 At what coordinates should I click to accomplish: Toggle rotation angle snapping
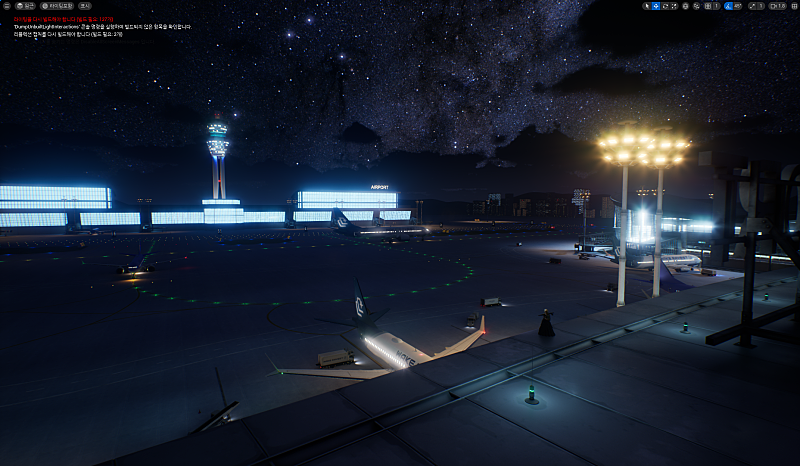[x=727, y=6]
